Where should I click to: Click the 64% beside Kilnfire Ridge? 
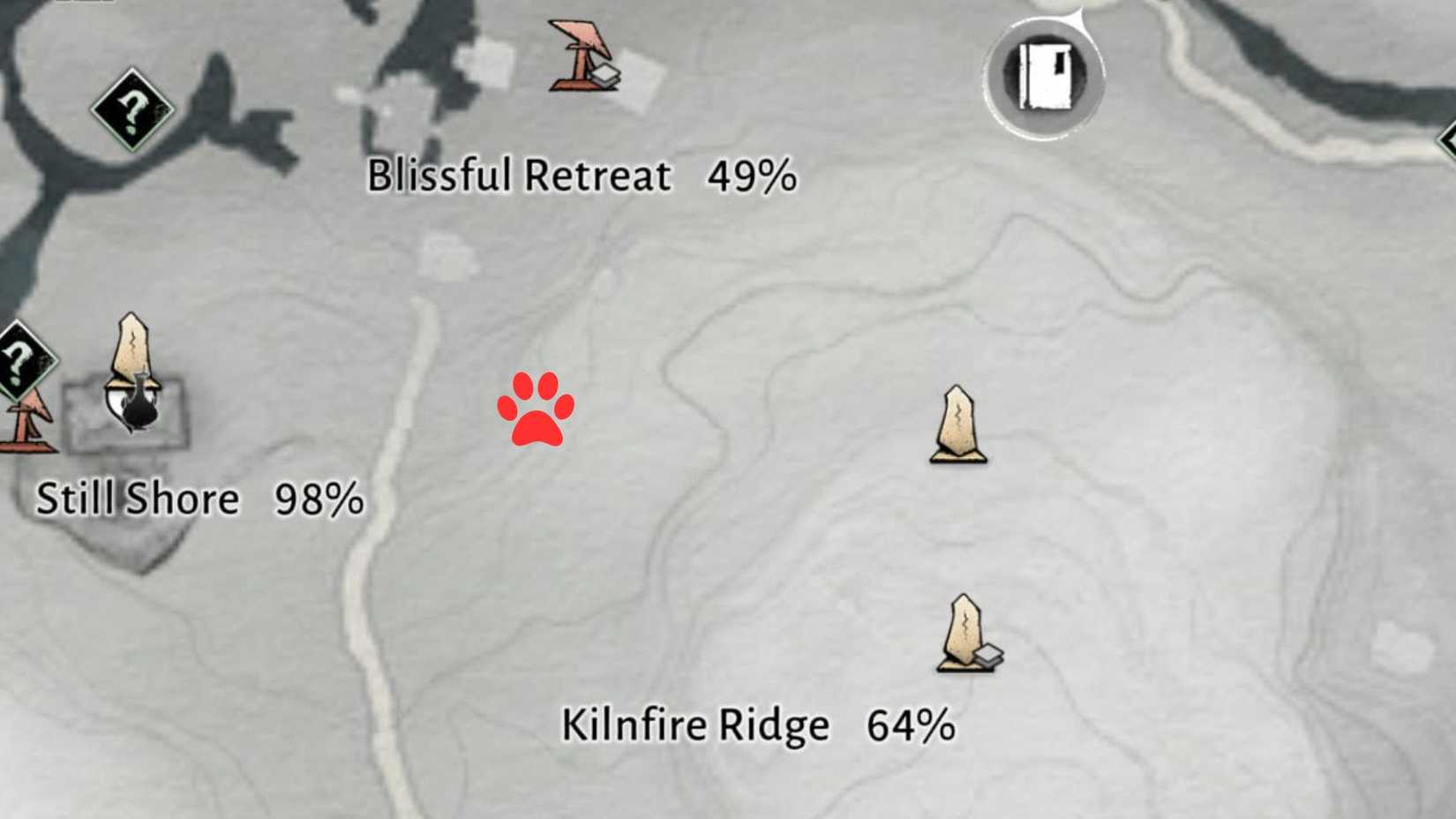pyautogui.click(x=911, y=725)
